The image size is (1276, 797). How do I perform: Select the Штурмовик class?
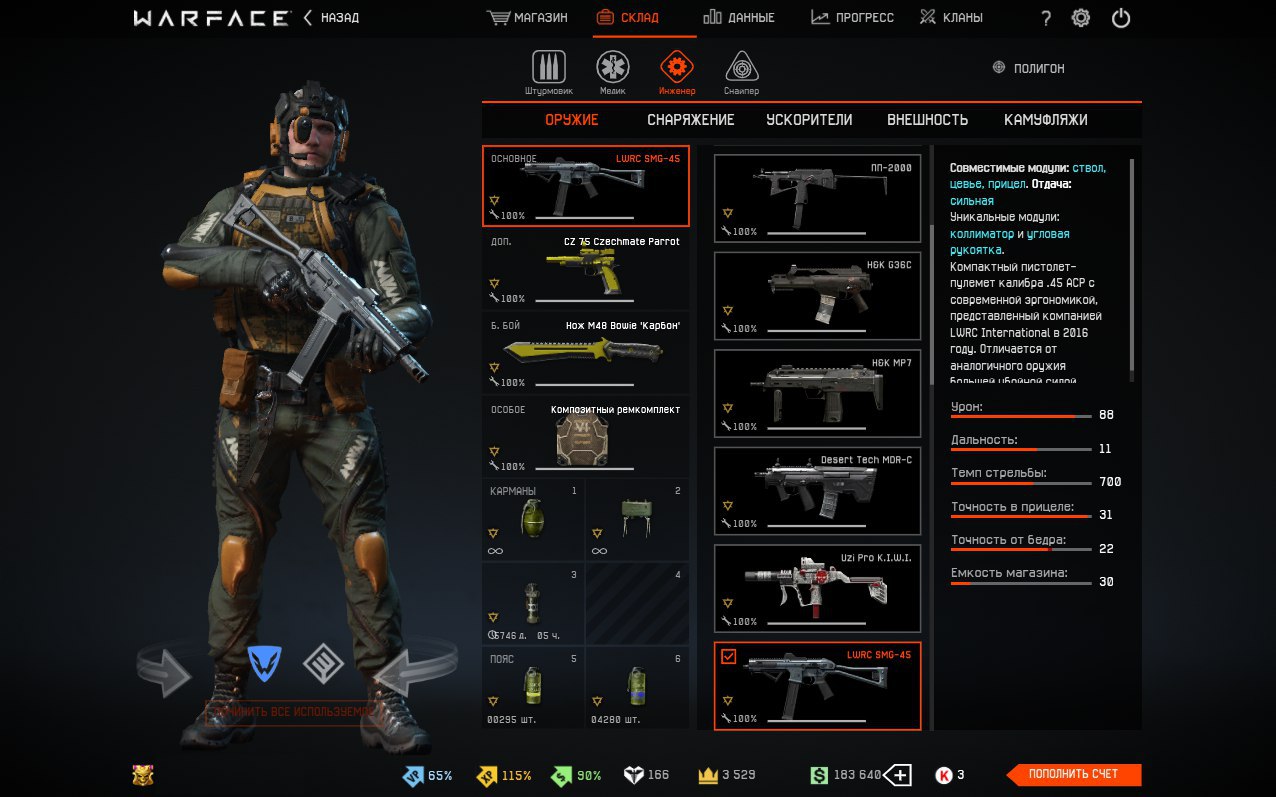[548, 72]
